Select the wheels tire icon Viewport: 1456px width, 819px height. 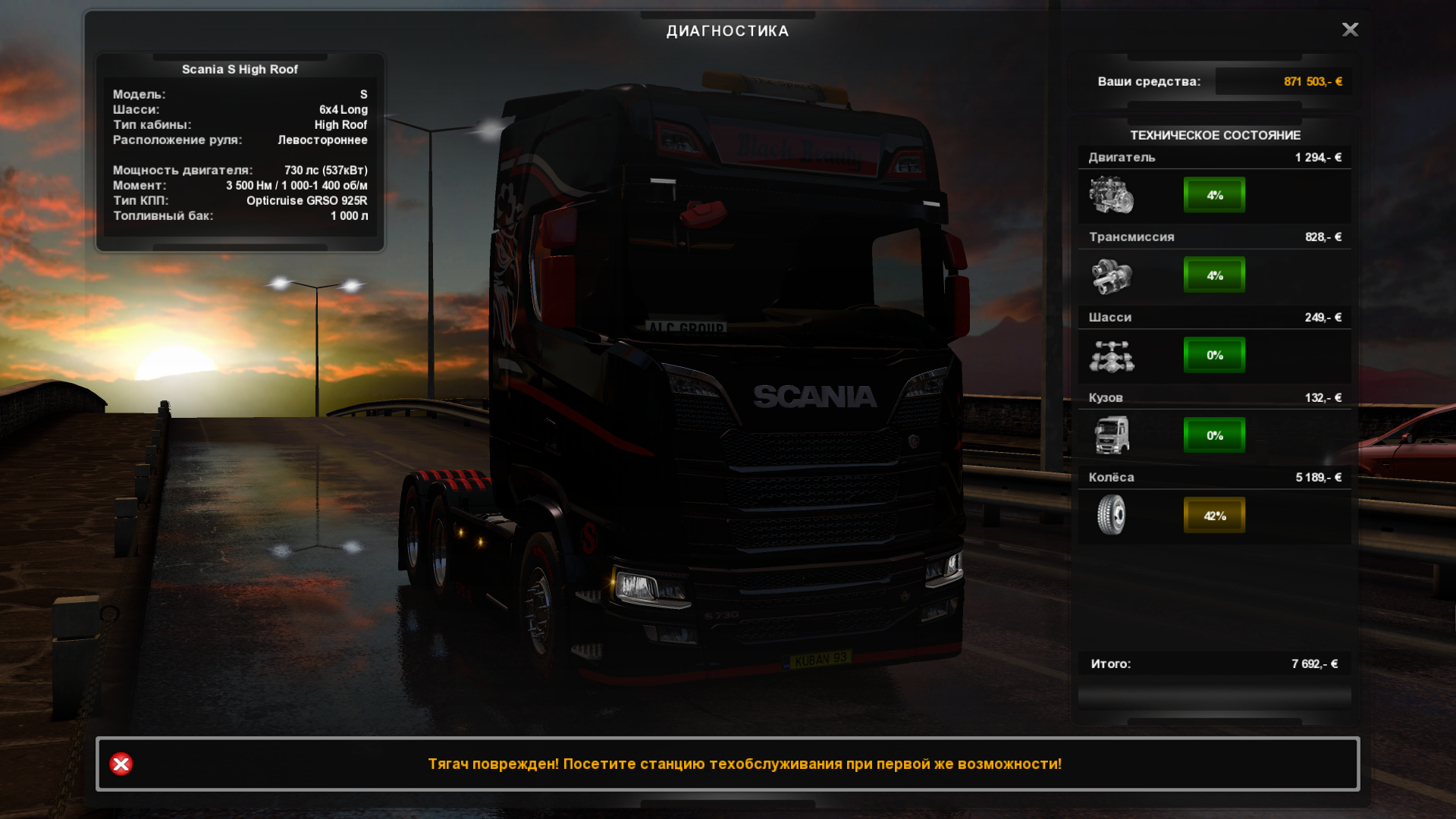pos(1111,515)
